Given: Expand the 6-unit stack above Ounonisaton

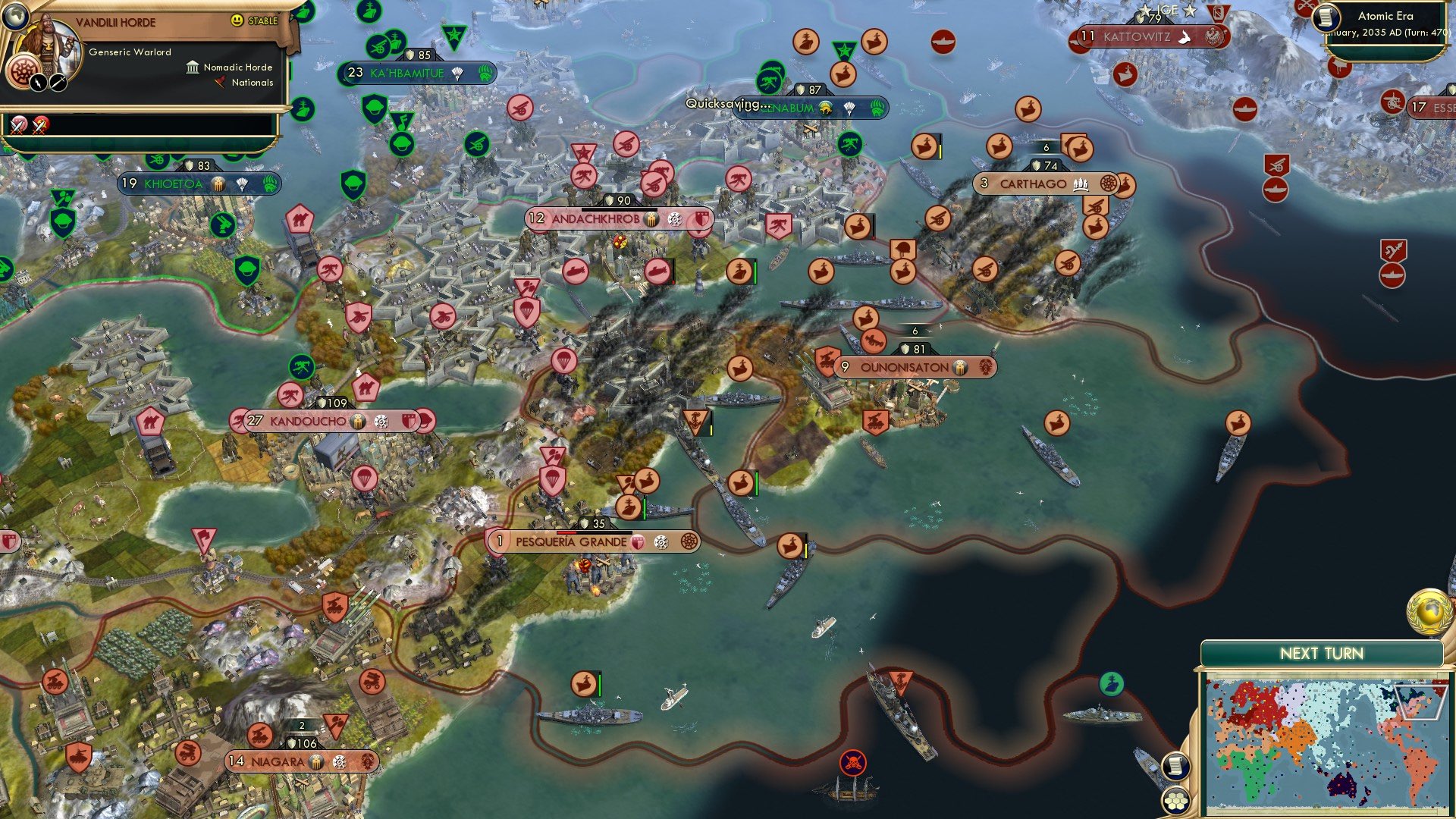Looking at the screenshot, I should [914, 331].
